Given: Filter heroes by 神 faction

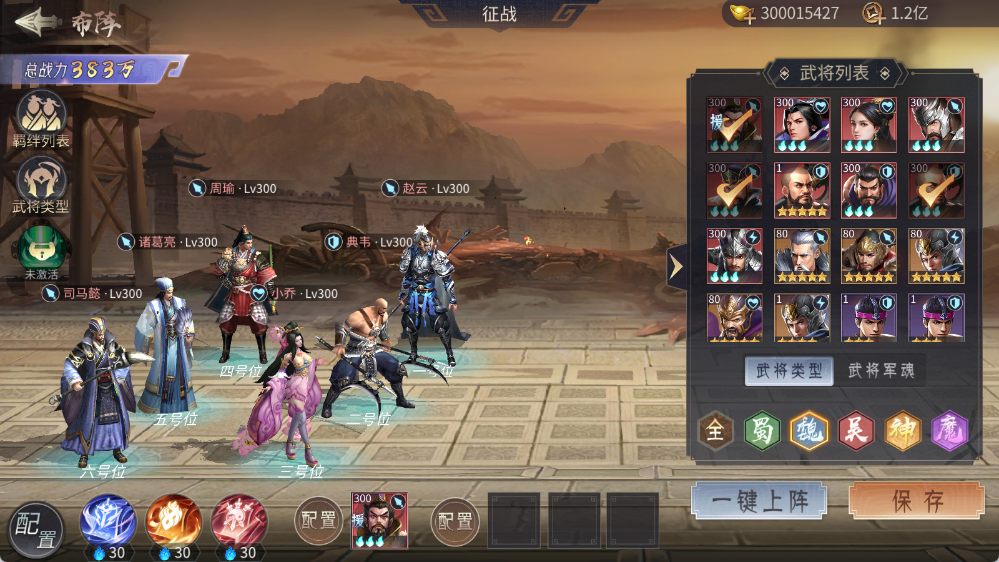Looking at the screenshot, I should coord(903,431).
